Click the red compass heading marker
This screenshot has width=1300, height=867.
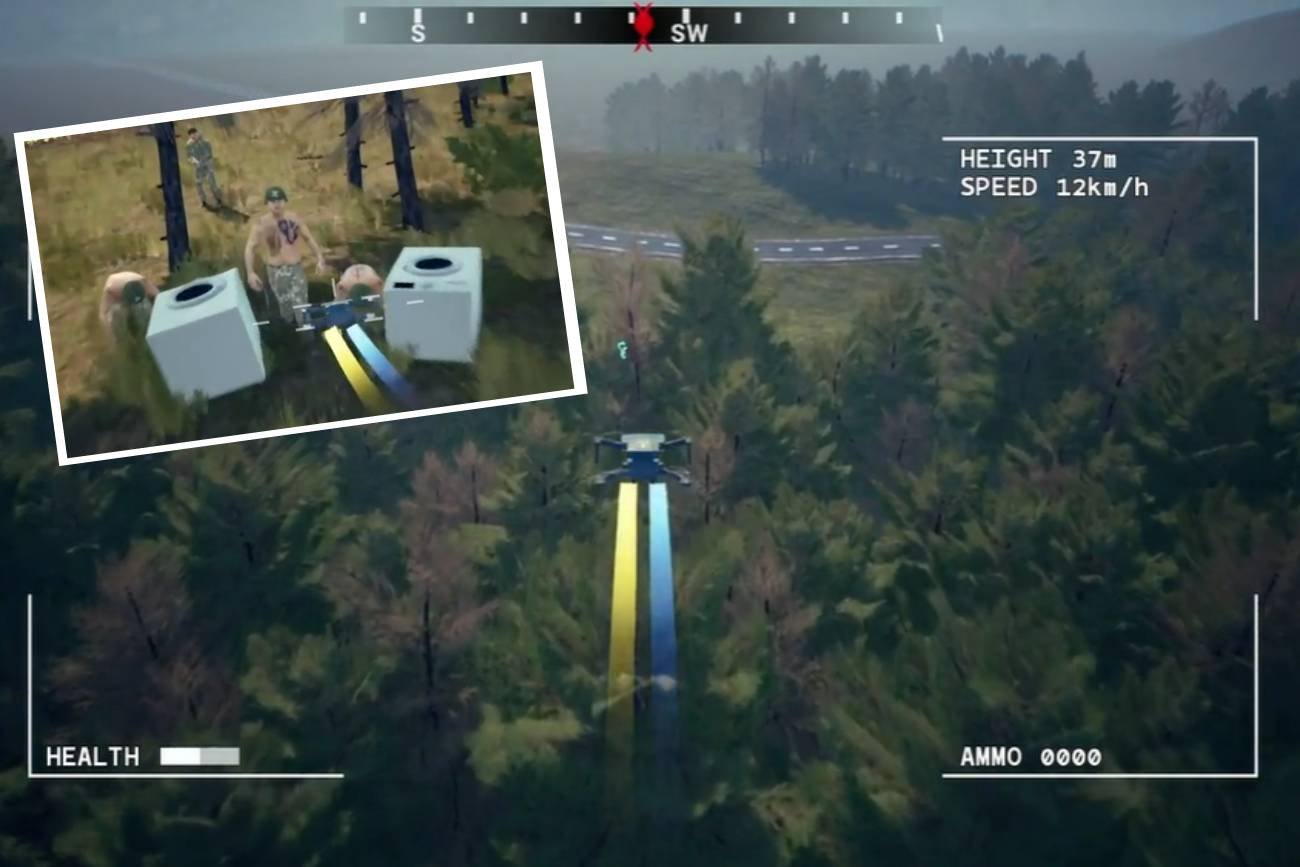(643, 23)
